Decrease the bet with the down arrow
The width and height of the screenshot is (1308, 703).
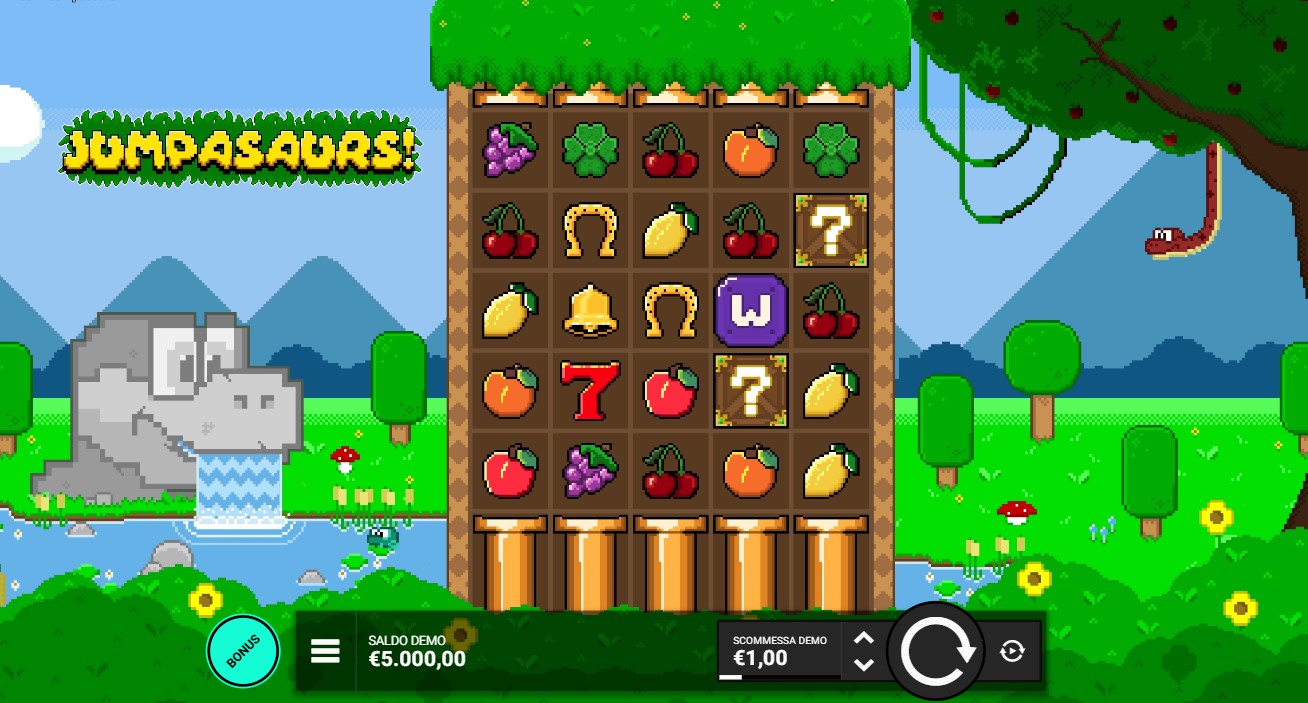coord(864,664)
